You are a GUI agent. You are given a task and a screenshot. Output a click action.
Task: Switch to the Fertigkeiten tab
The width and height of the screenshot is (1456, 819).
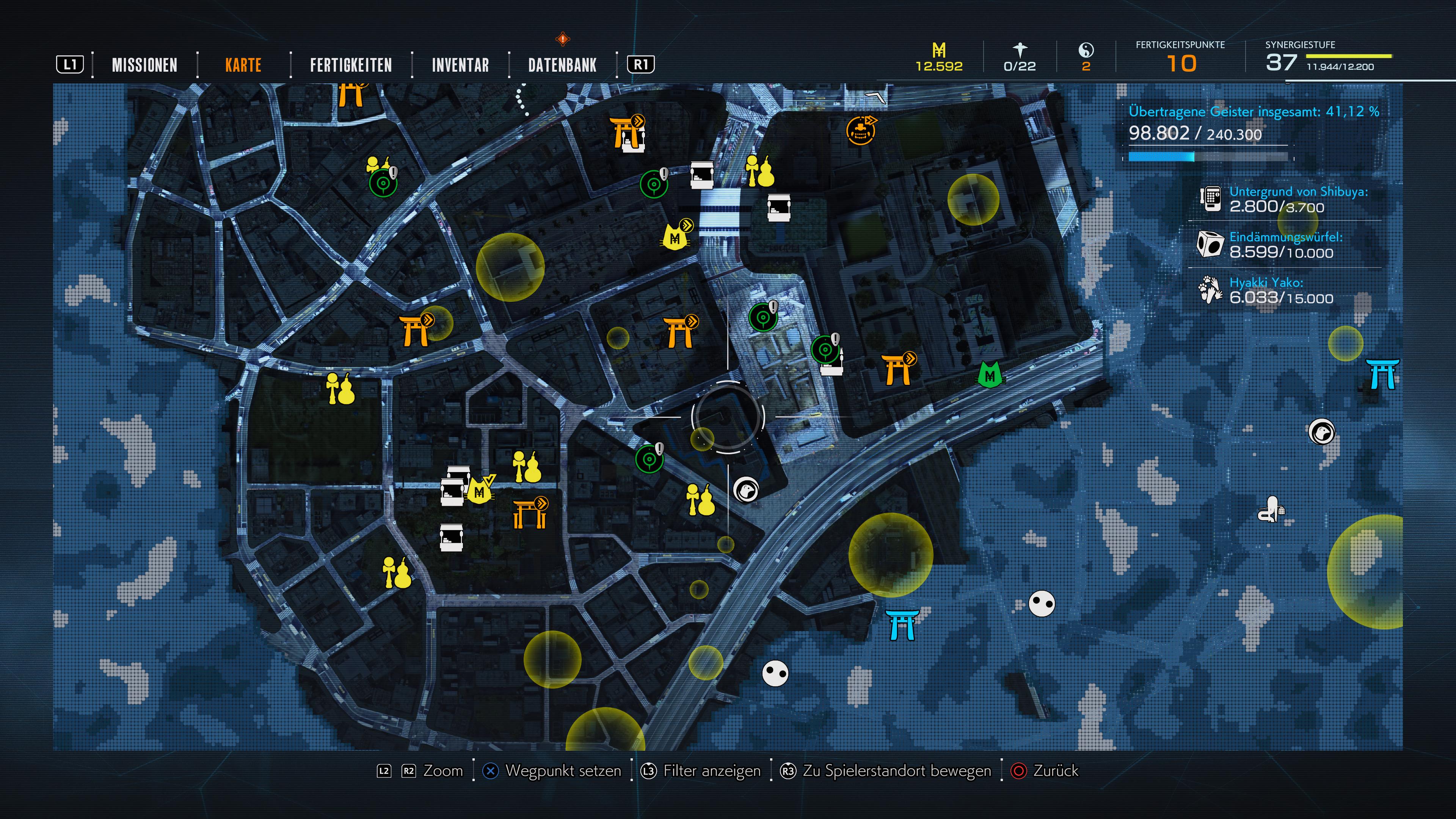point(350,65)
